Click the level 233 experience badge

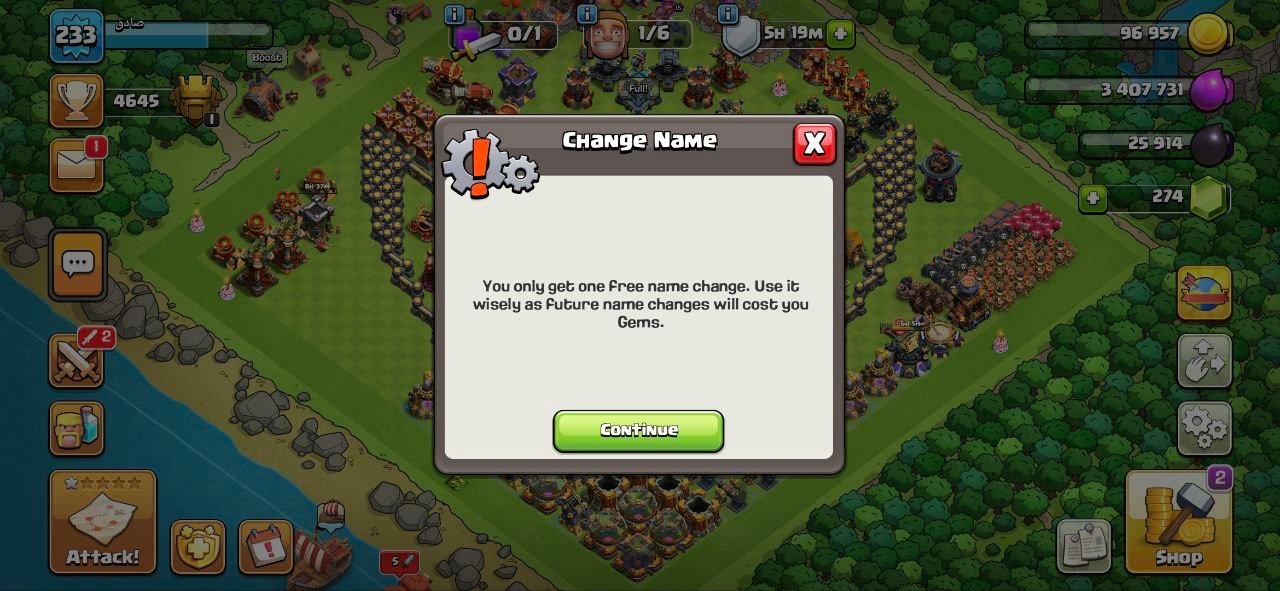tap(76, 36)
